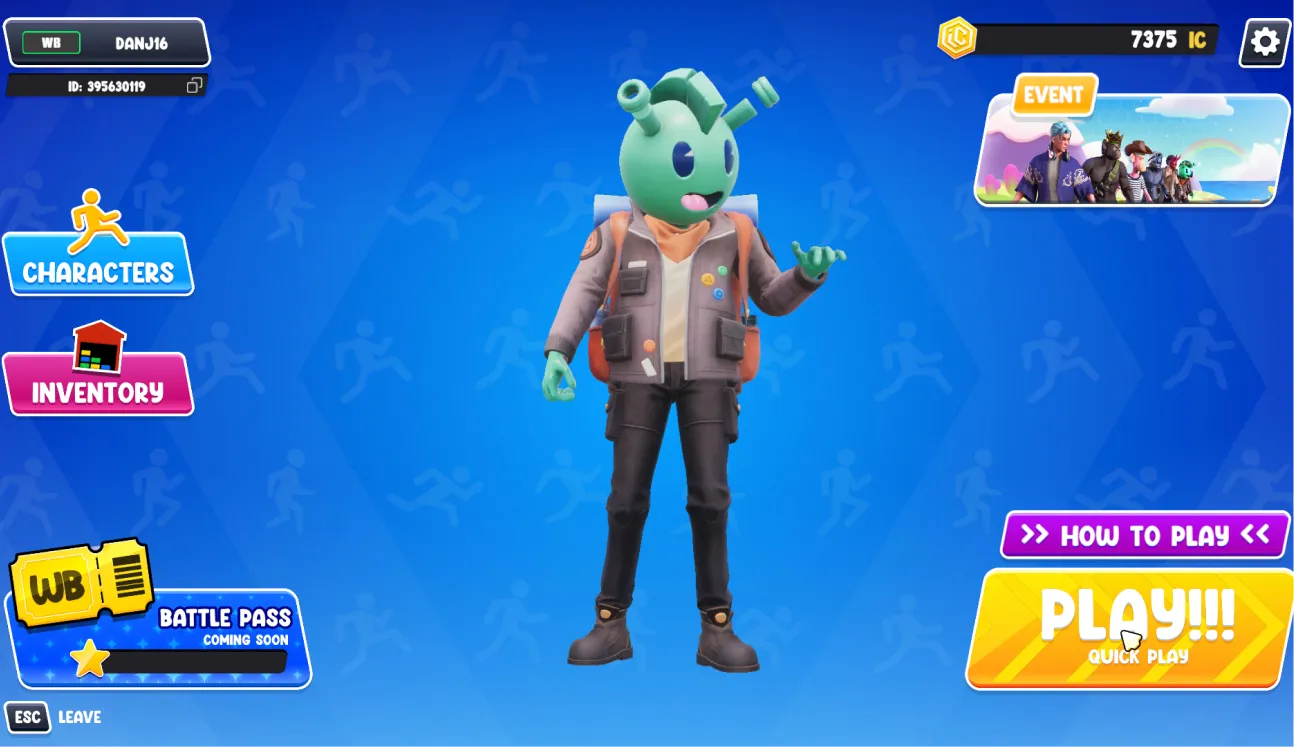
Task: Click the ESC key icon at bottom left
Action: point(28,718)
